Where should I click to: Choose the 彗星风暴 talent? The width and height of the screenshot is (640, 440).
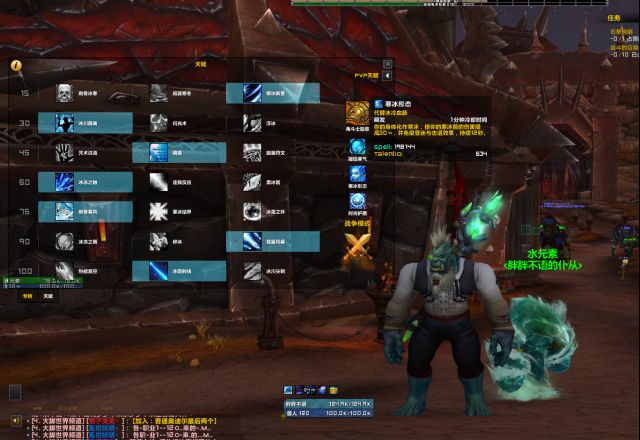coord(252,241)
